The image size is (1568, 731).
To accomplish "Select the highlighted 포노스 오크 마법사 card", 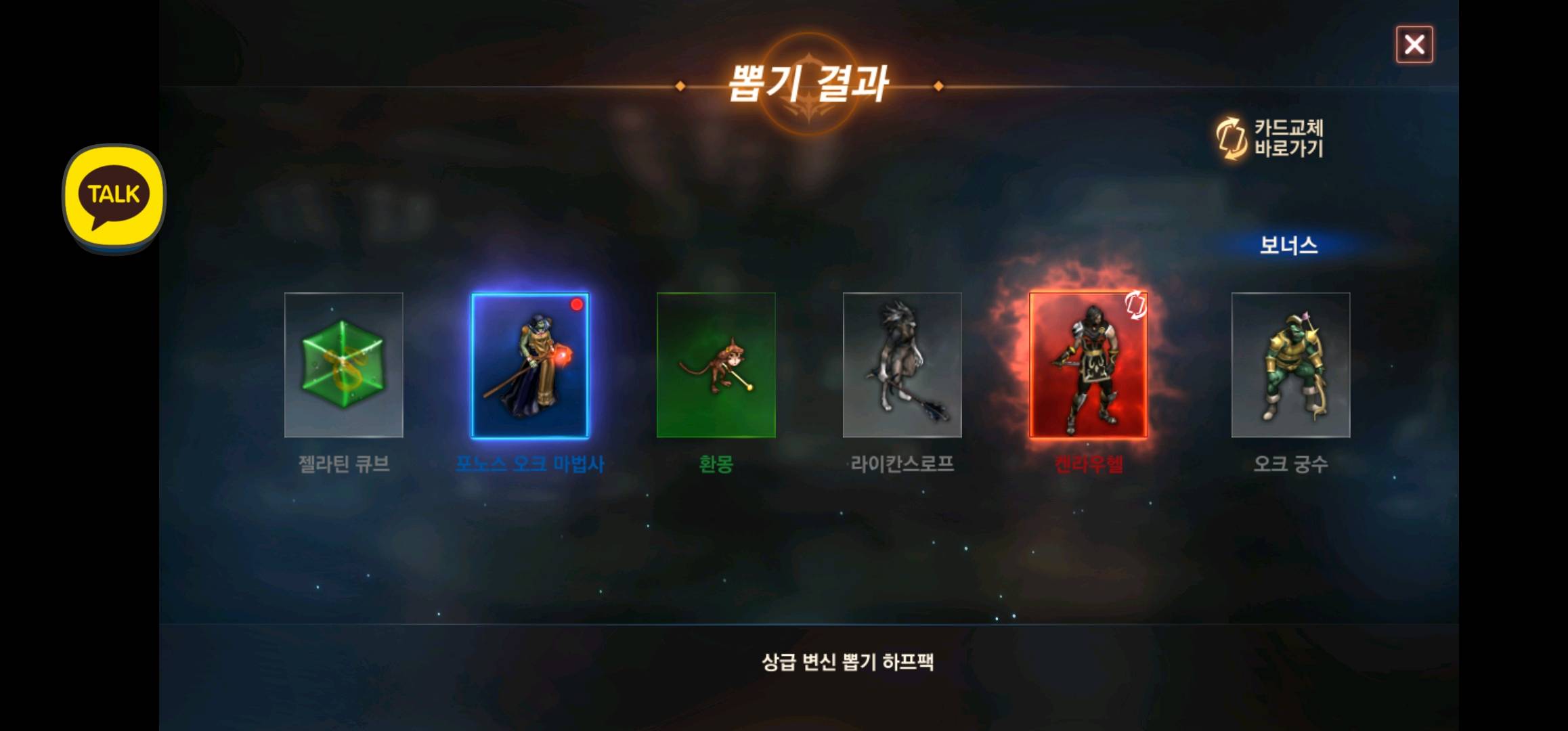I will click(x=529, y=365).
